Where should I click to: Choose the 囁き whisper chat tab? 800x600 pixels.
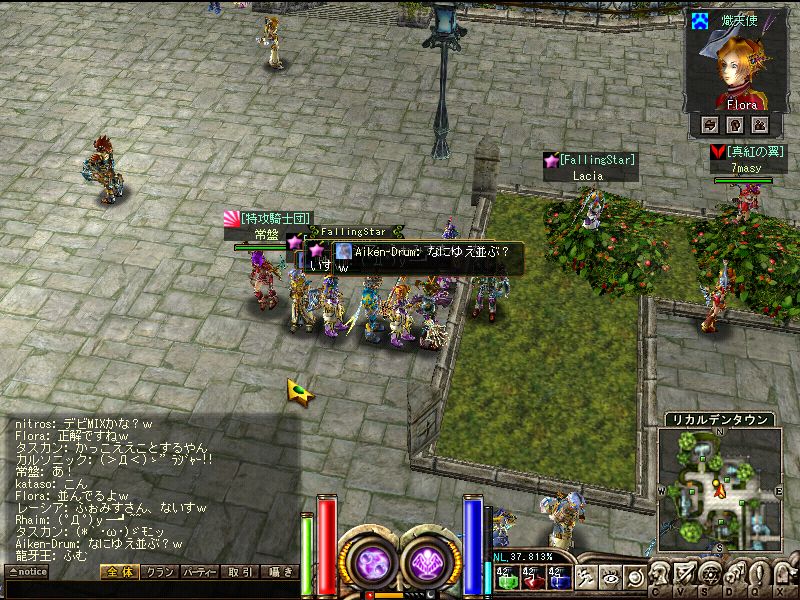278,572
